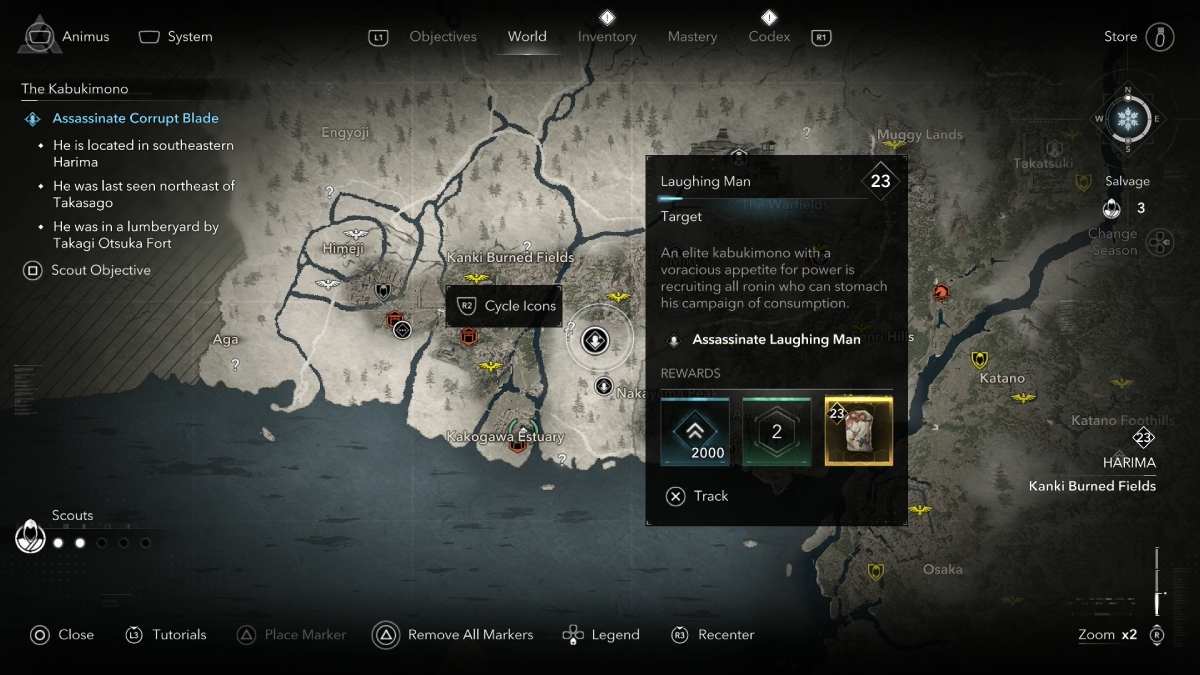Go to the Mastery tab
Image resolution: width=1200 pixels, height=675 pixels.
tap(692, 37)
